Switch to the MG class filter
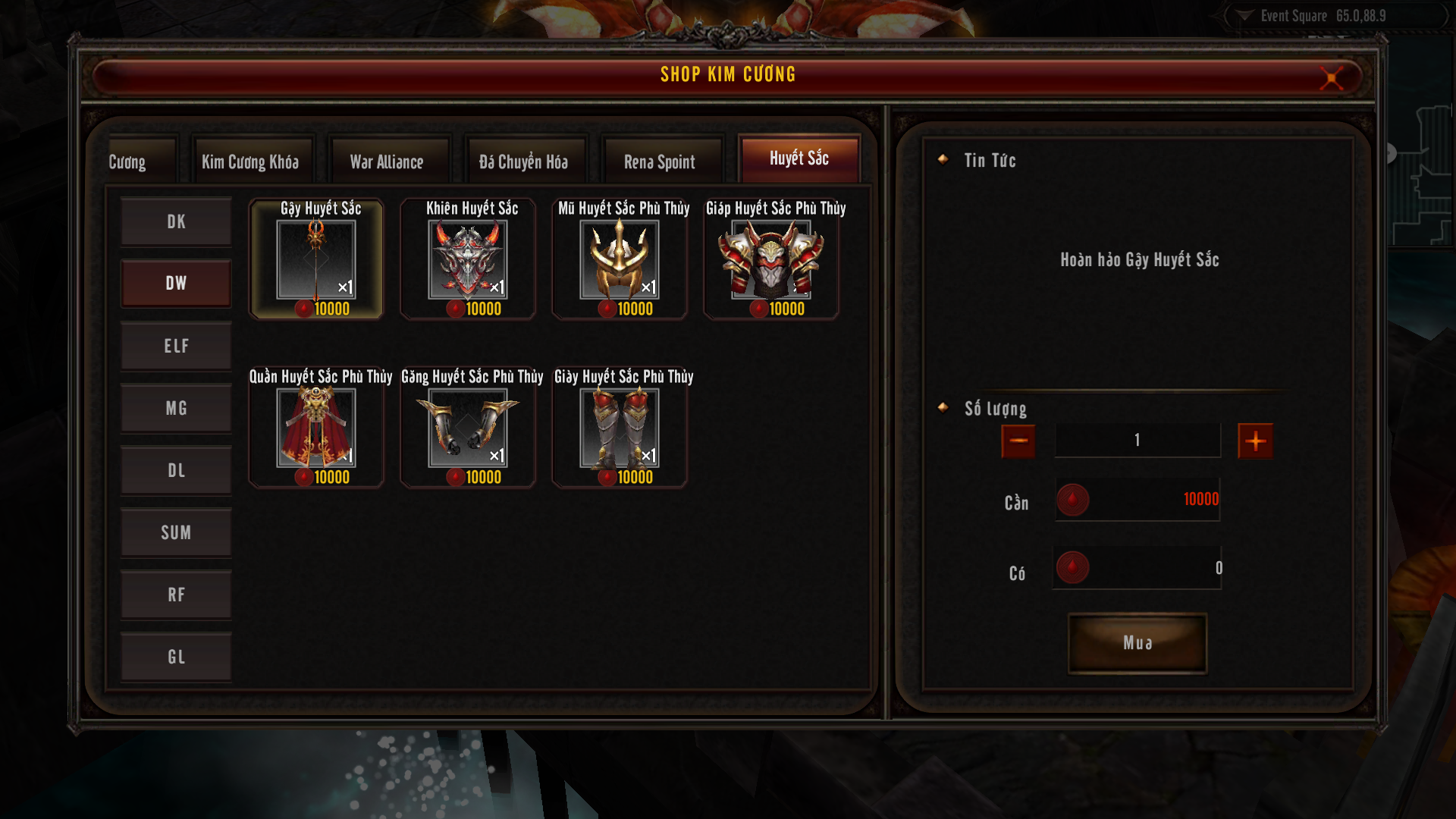This screenshot has width=1456, height=819. tap(176, 408)
